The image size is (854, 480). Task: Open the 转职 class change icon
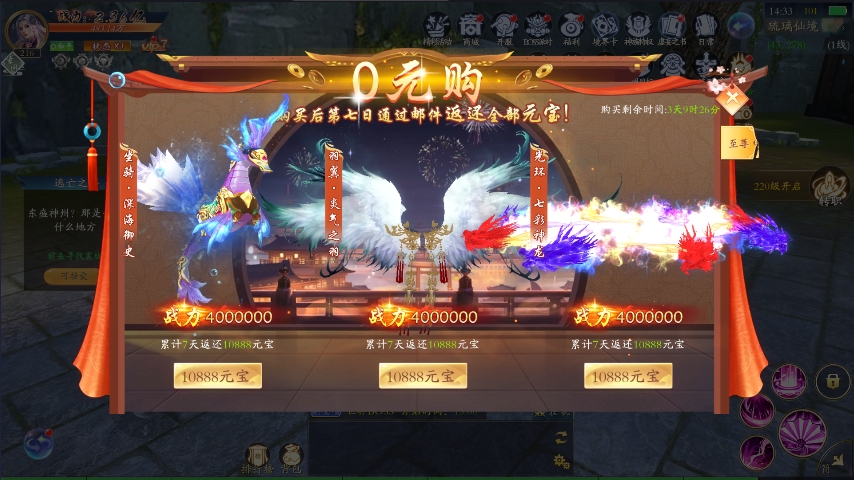829,186
